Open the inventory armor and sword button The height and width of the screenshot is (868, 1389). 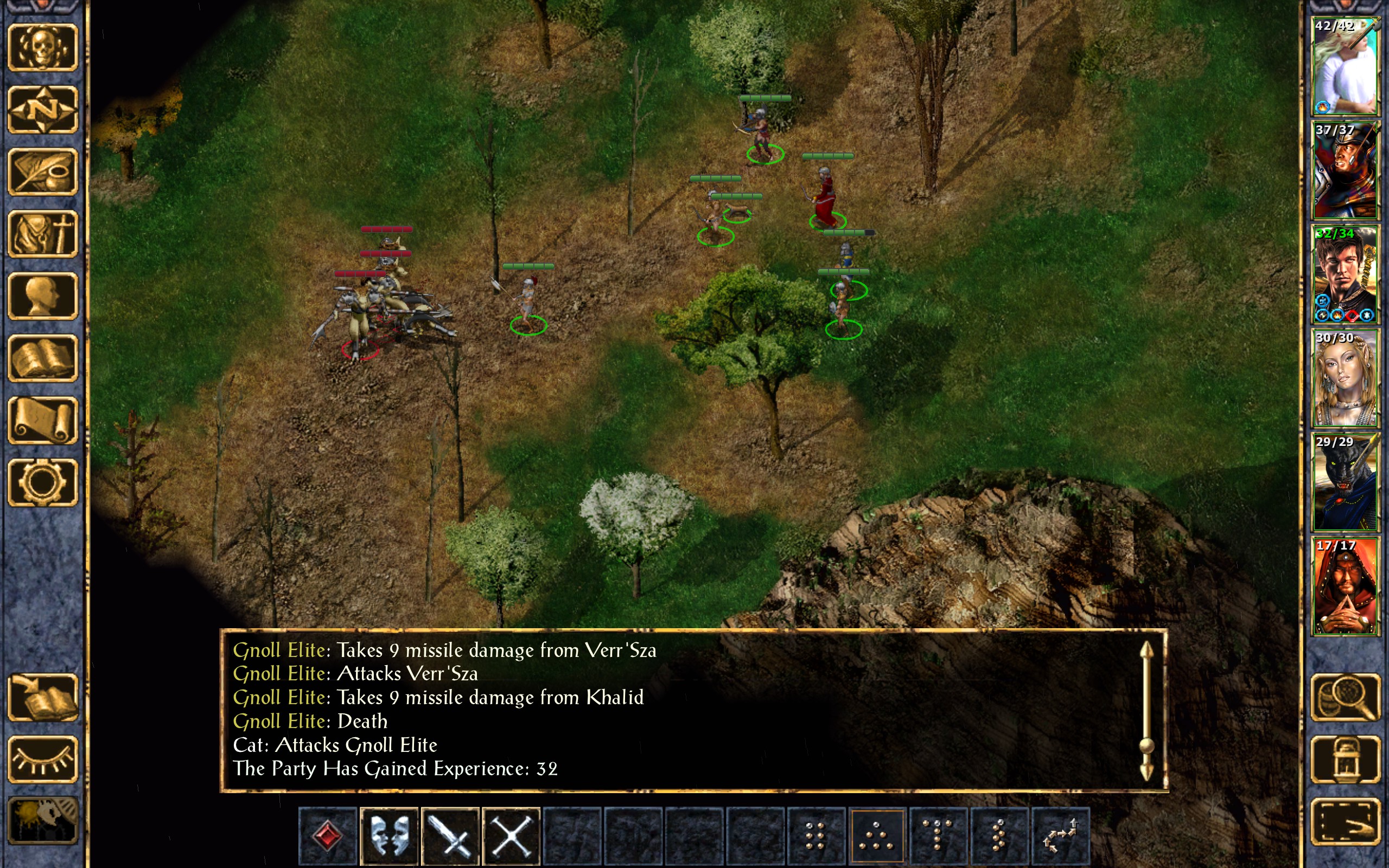click(42, 234)
